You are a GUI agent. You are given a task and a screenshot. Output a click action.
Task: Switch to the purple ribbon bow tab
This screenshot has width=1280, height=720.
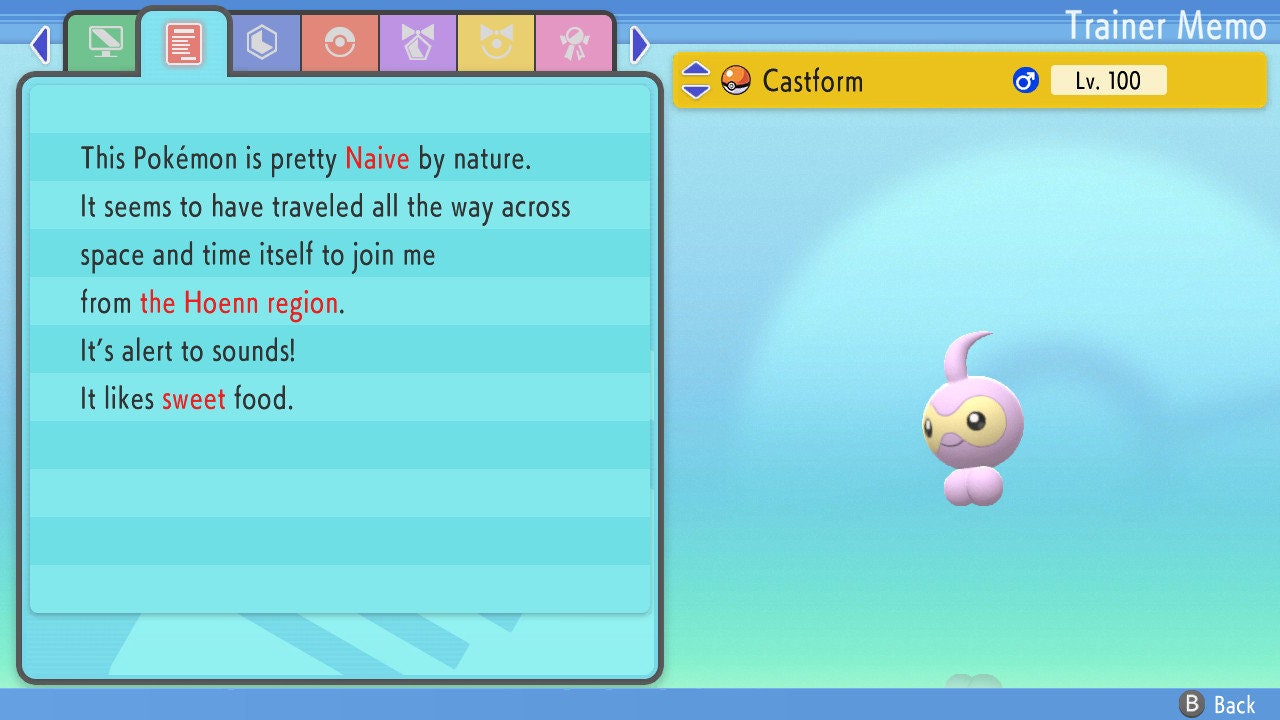click(417, 43)
